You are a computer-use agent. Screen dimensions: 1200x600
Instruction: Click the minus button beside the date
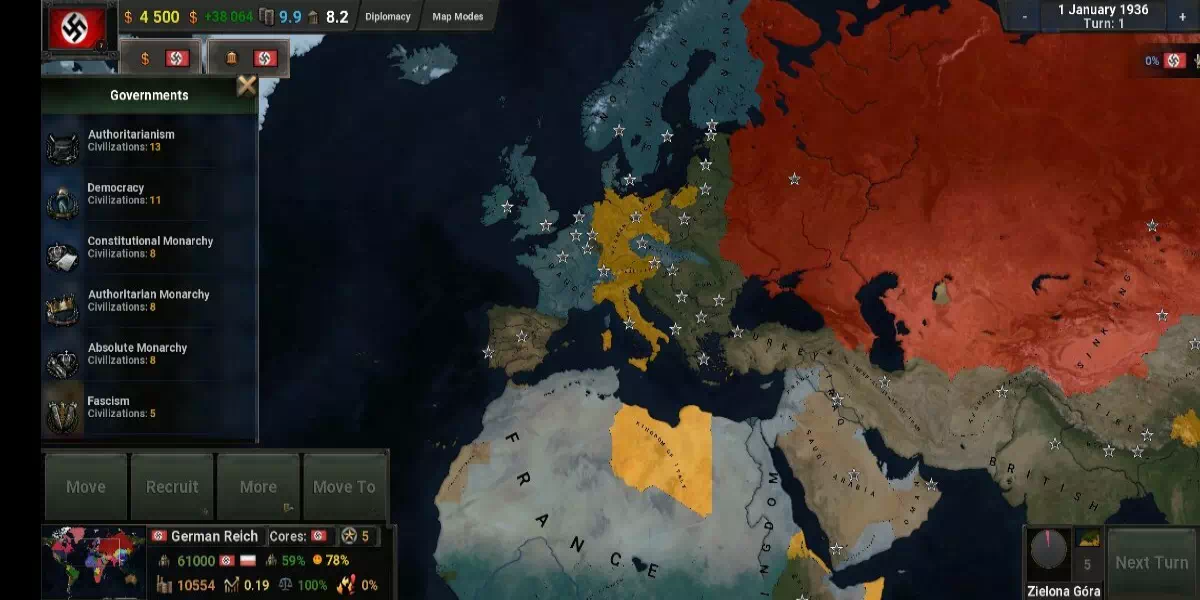(x=1025, y=17)
